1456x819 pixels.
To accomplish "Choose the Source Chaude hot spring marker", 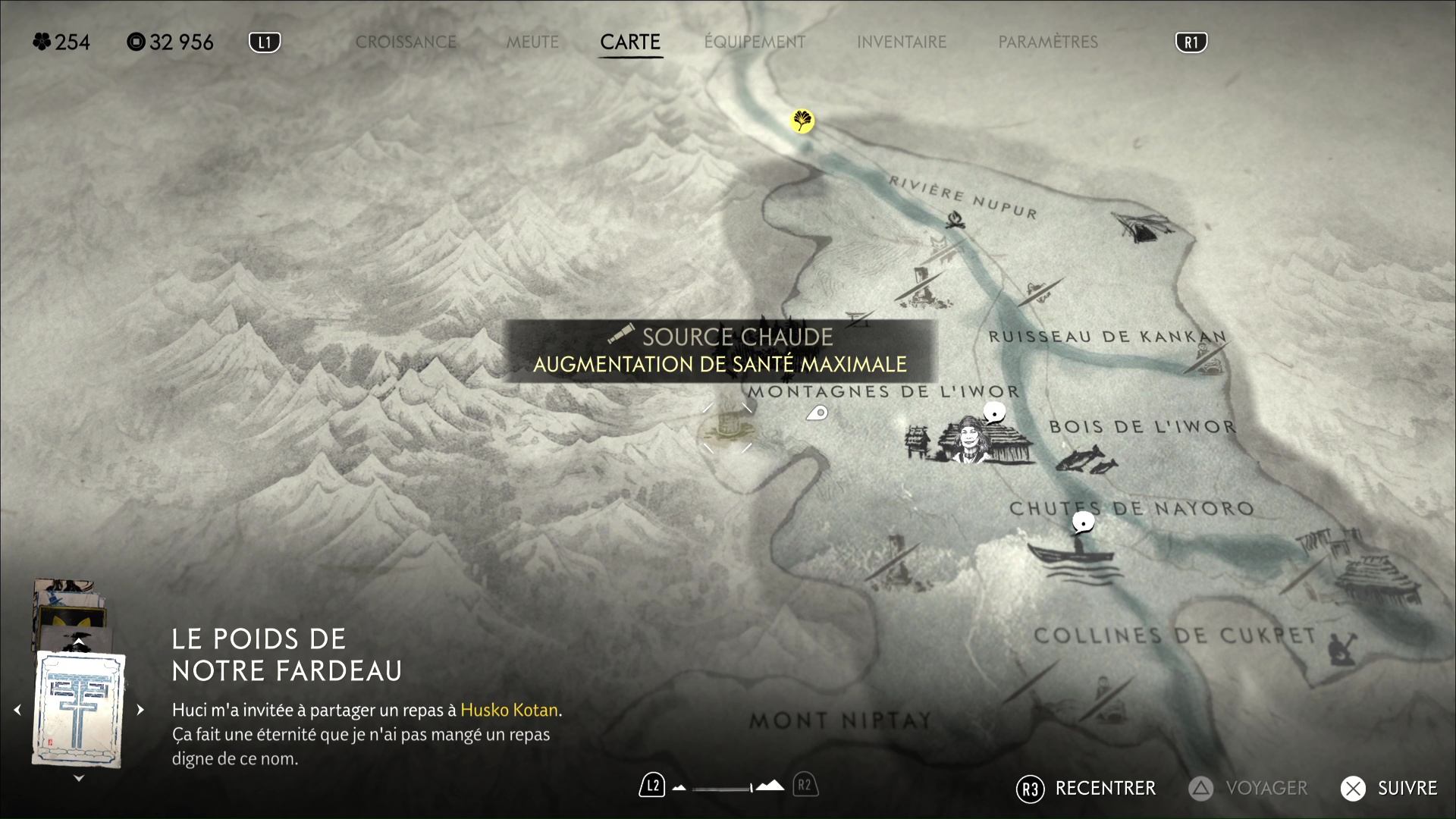I will coord(727,428).
